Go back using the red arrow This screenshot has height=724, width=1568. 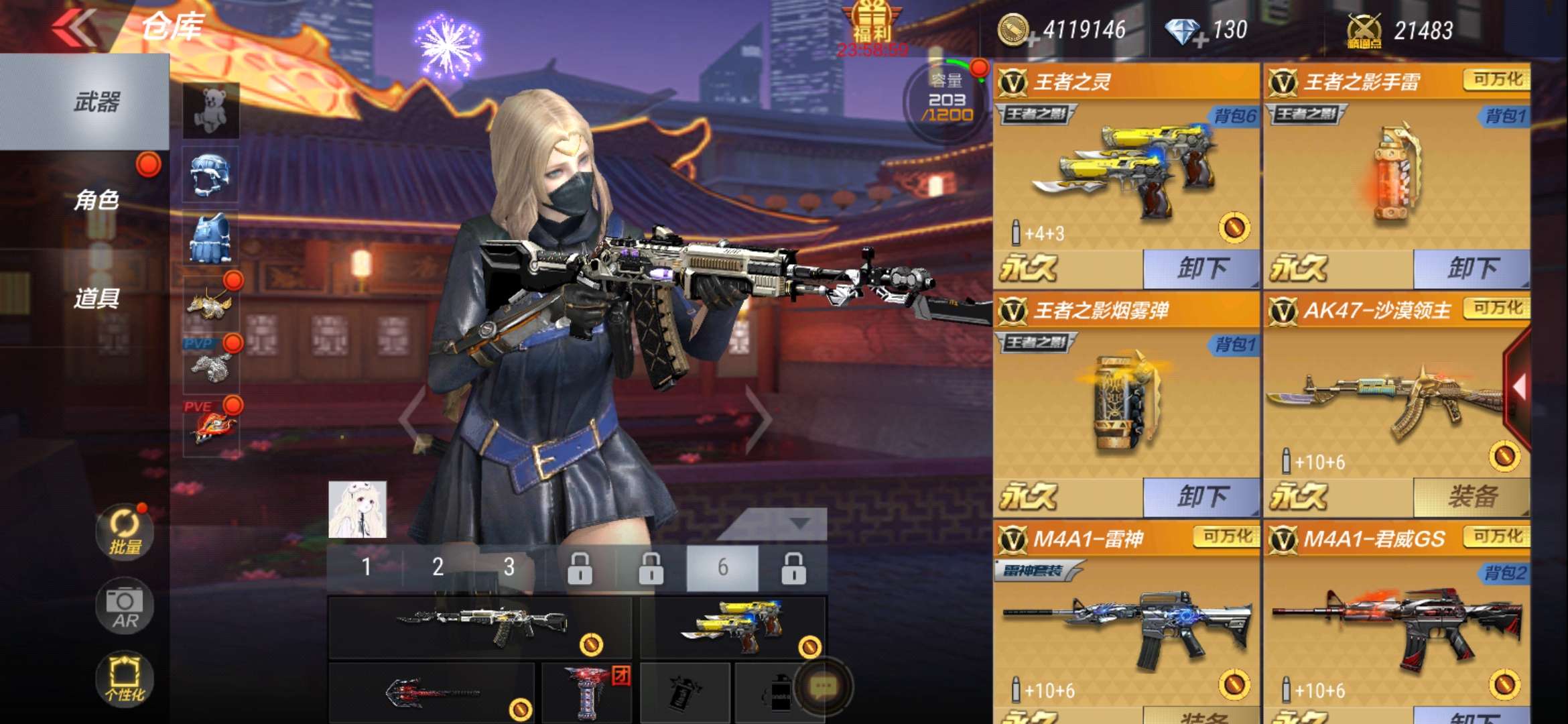point(75,28)
